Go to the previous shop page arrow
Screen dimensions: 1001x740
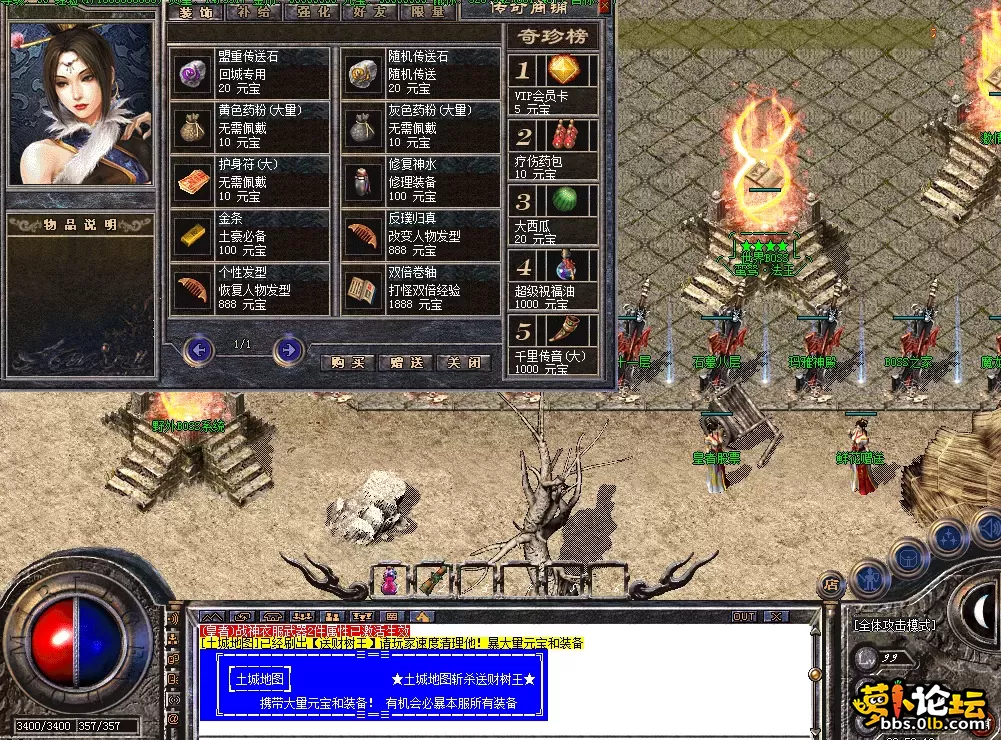click(x=199, y=349)
